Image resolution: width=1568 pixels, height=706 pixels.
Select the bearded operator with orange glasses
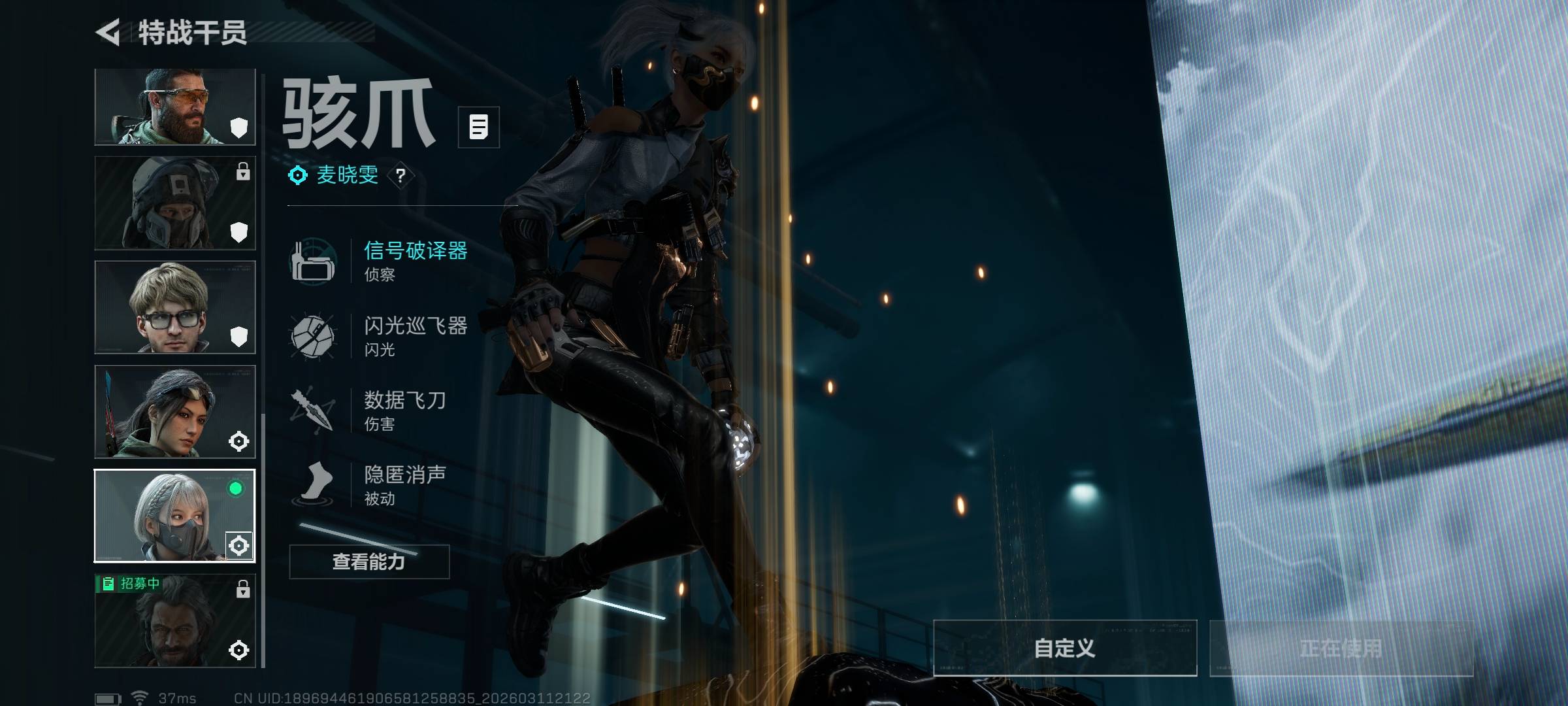coord(174,107)
